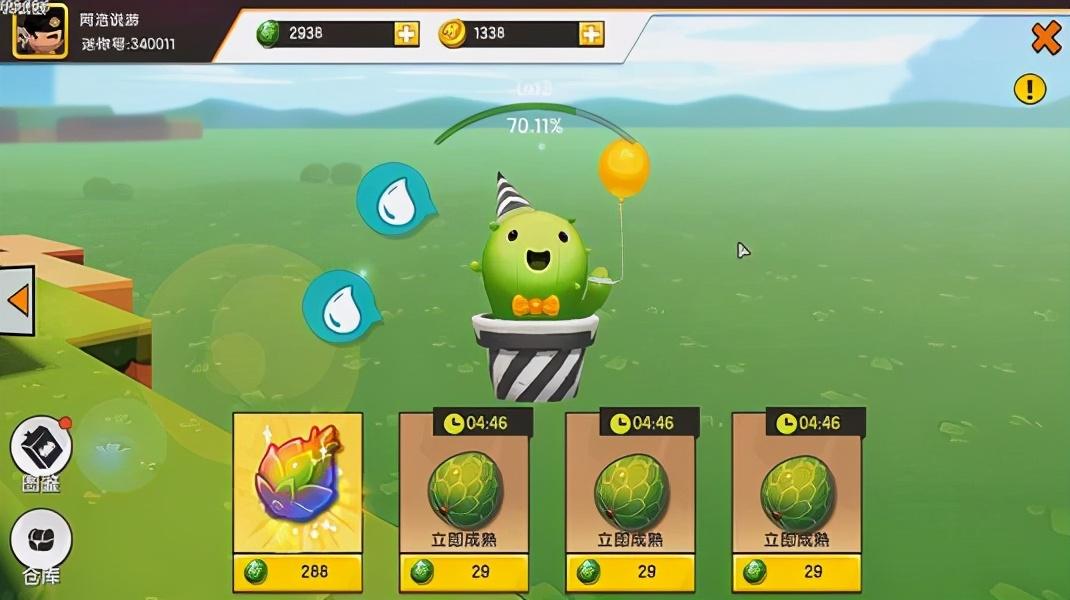Viewport: 1070px width, 600px height.
Task: Add more gold coins with the plus button
Action: coord(591,34)
